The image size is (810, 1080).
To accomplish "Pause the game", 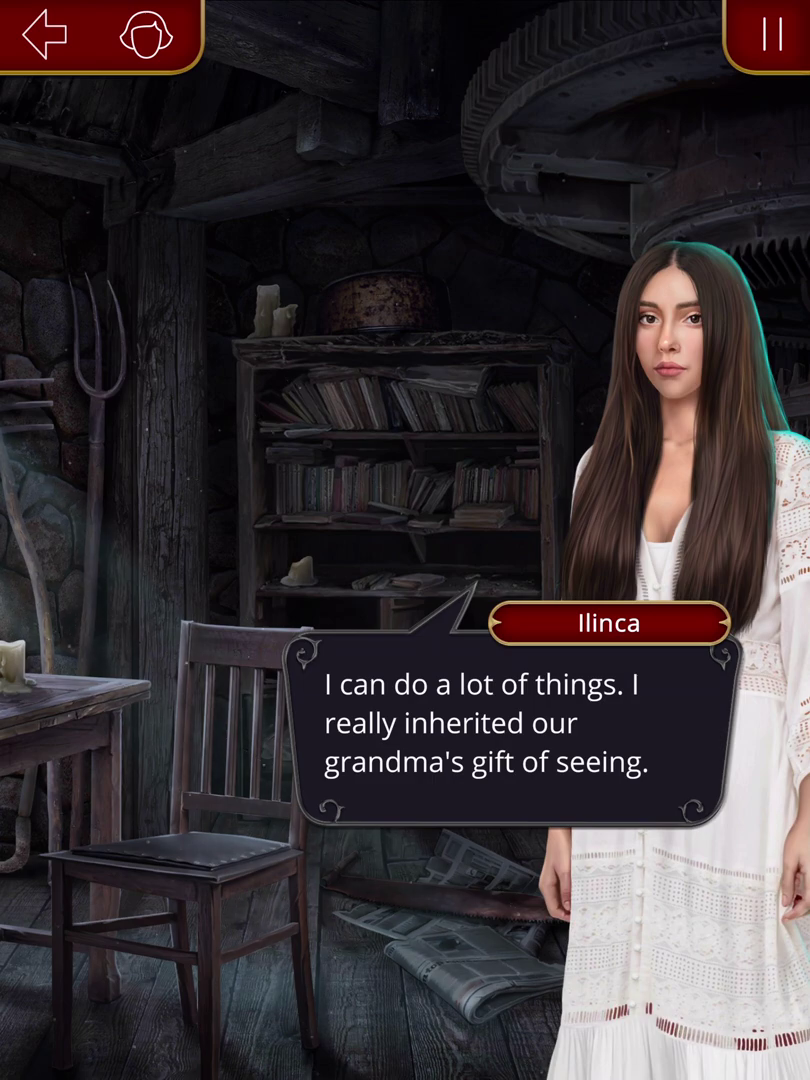I will (x=772, y=35).
